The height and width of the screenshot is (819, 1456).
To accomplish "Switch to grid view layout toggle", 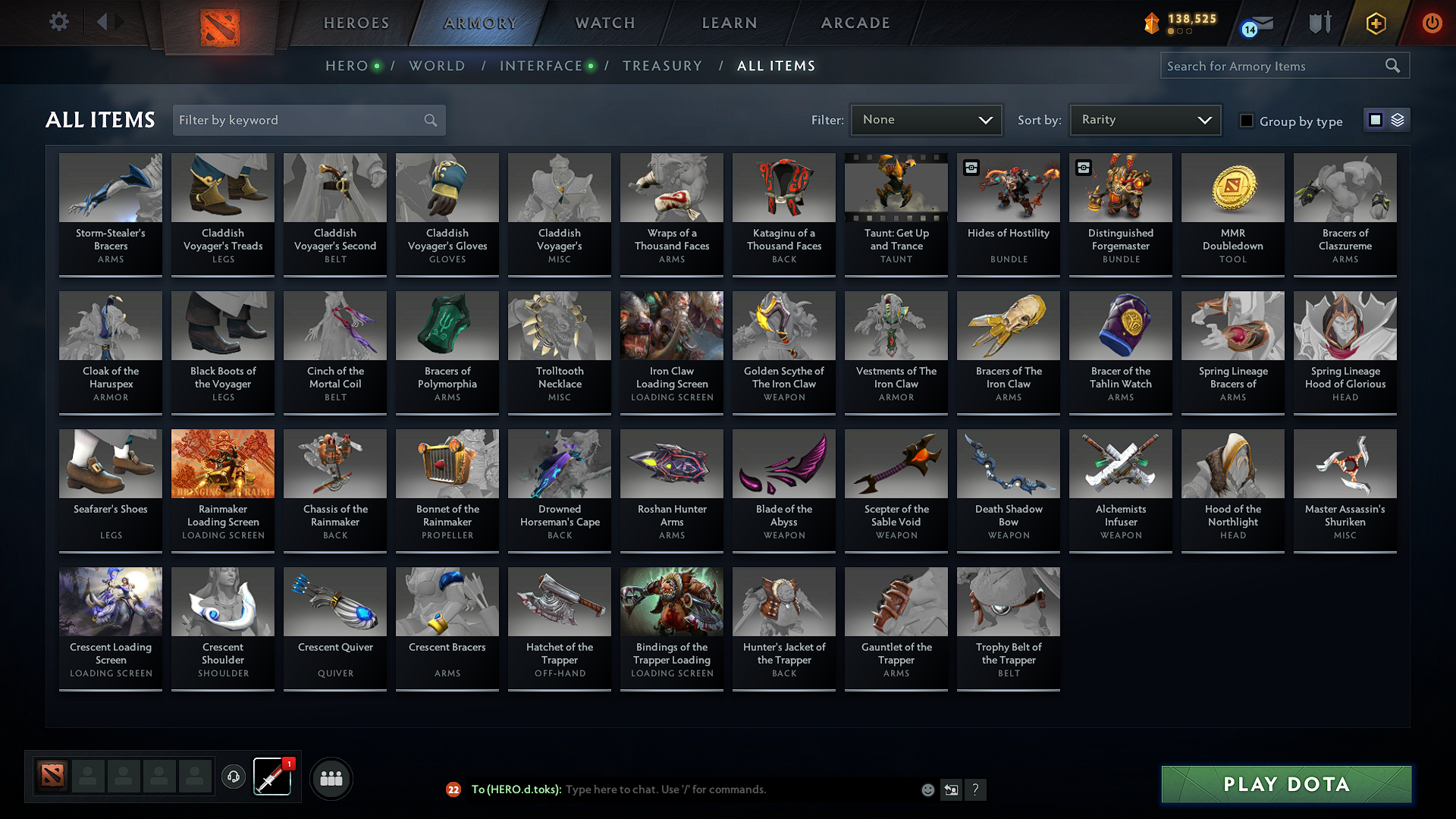I will pos(1376,119).
